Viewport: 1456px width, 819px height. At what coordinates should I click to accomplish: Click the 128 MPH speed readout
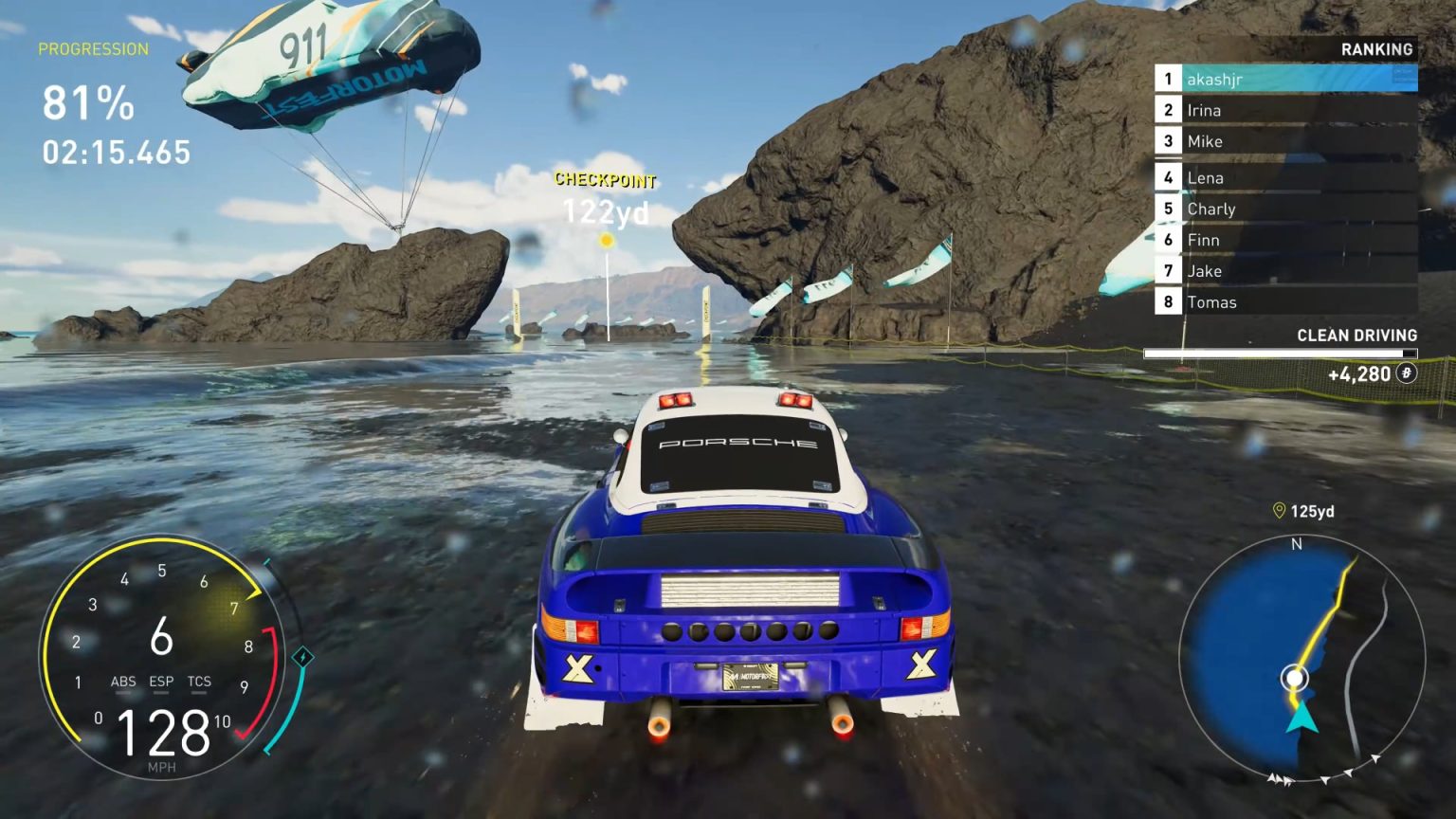tap(163, 732)
